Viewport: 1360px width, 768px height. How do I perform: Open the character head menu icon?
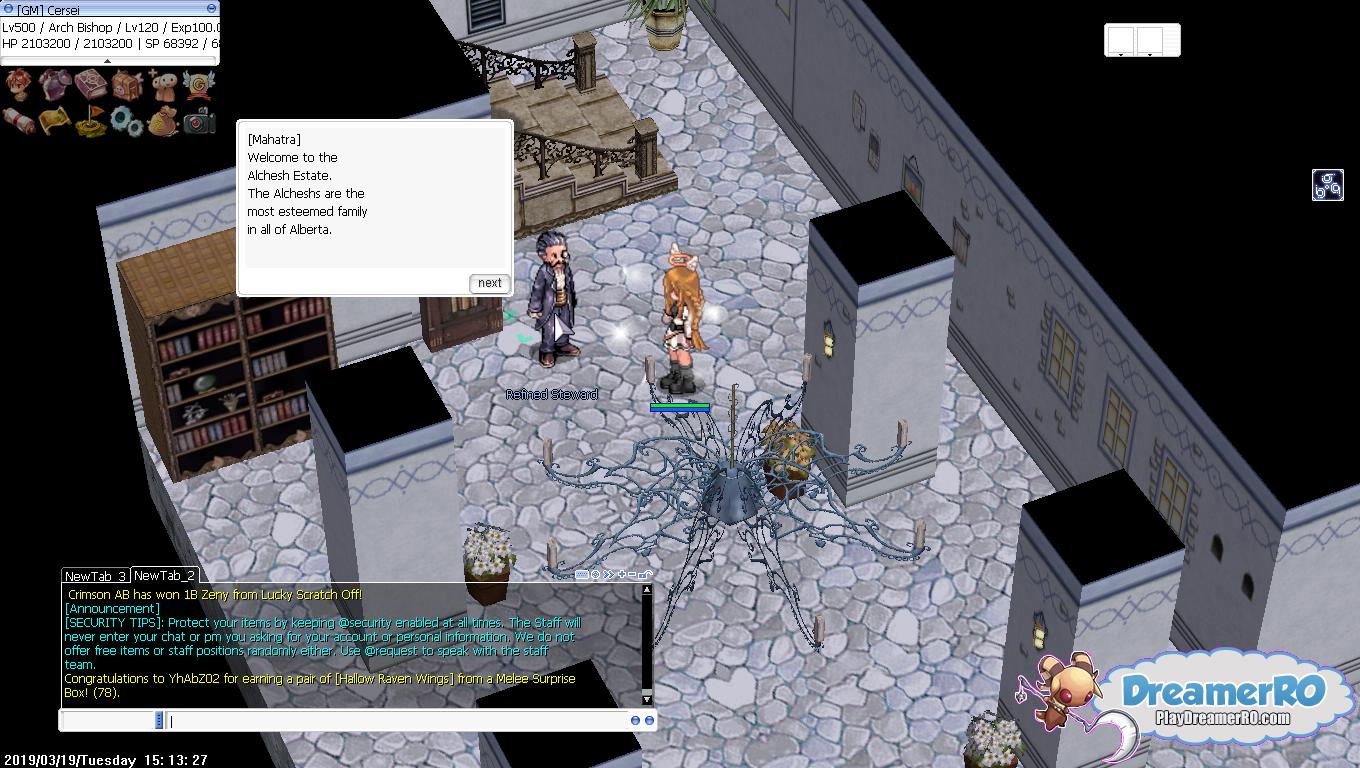(18, 85)
